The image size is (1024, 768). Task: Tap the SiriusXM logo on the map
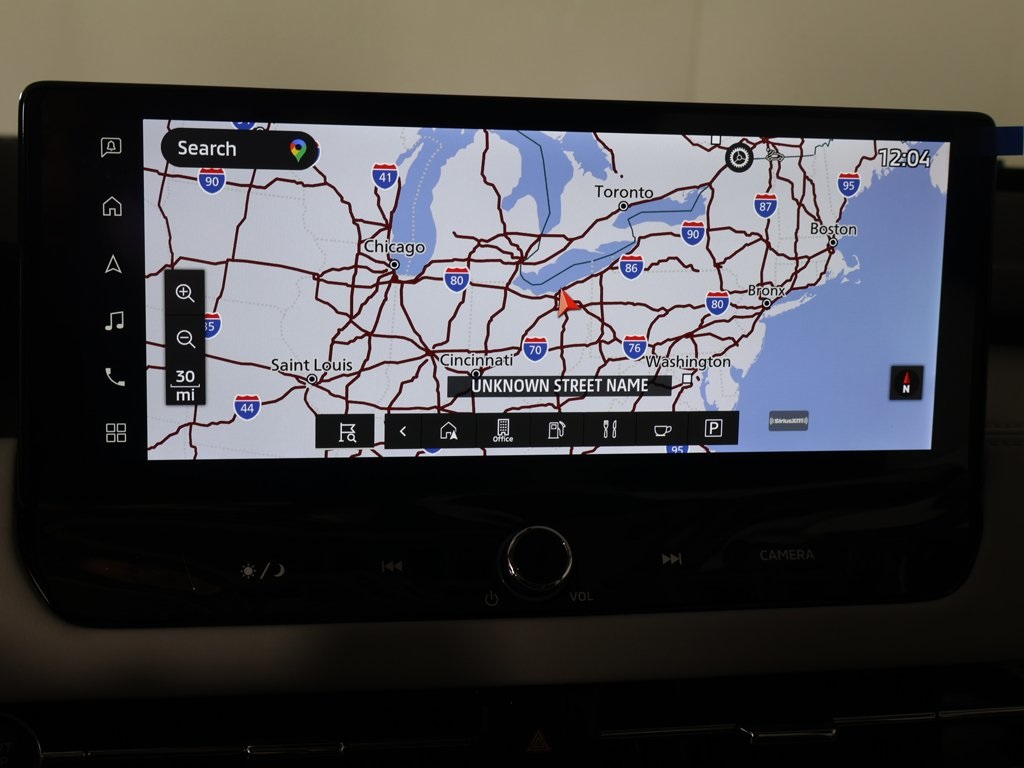(x=788, y=421)
